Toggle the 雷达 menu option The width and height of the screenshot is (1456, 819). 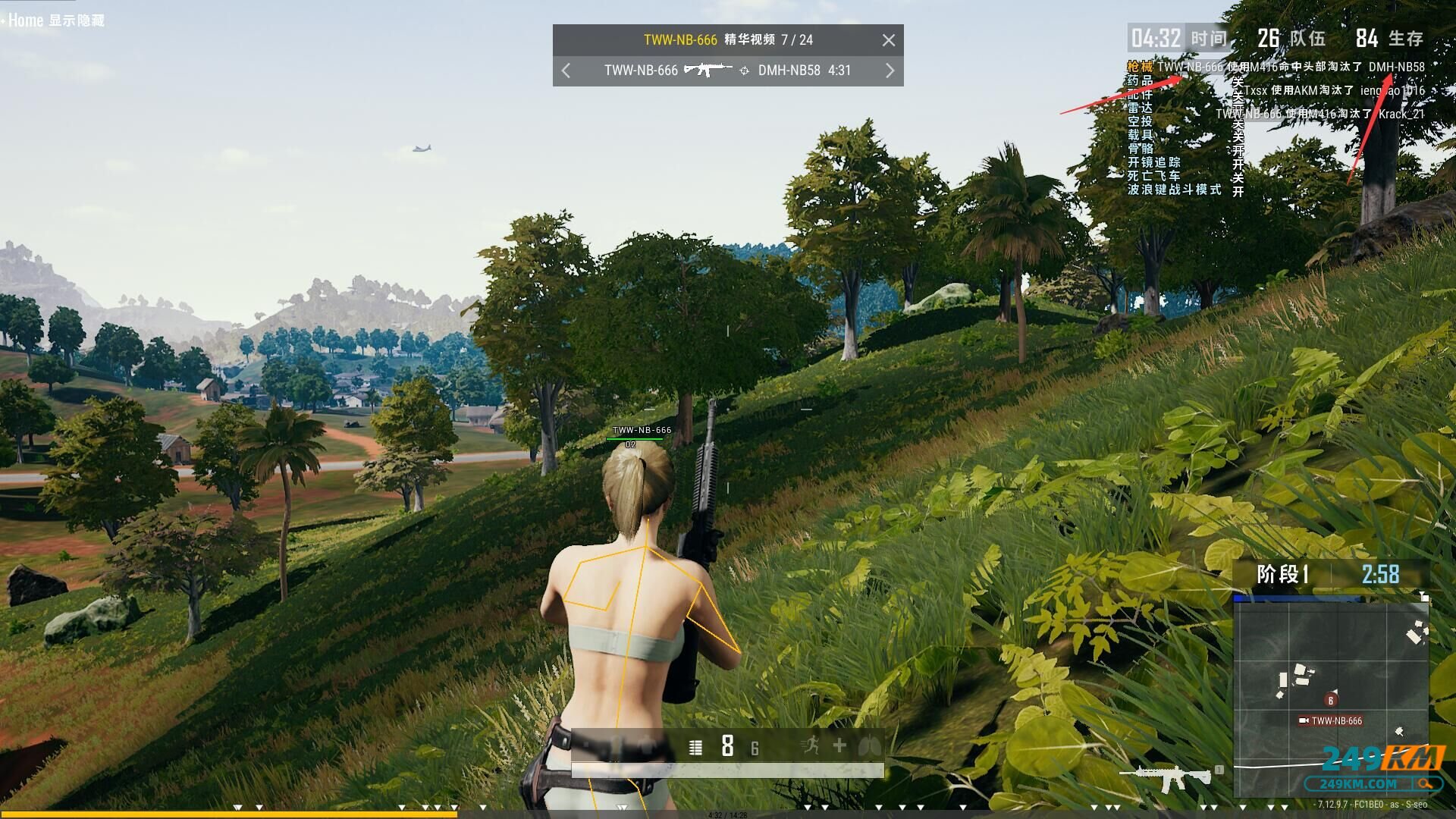(1140, 108)
